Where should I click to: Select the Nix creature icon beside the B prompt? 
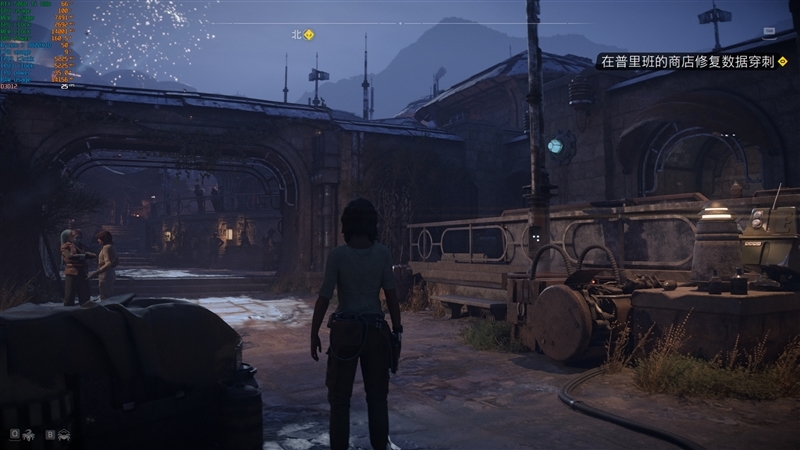(x=64, y=434)
